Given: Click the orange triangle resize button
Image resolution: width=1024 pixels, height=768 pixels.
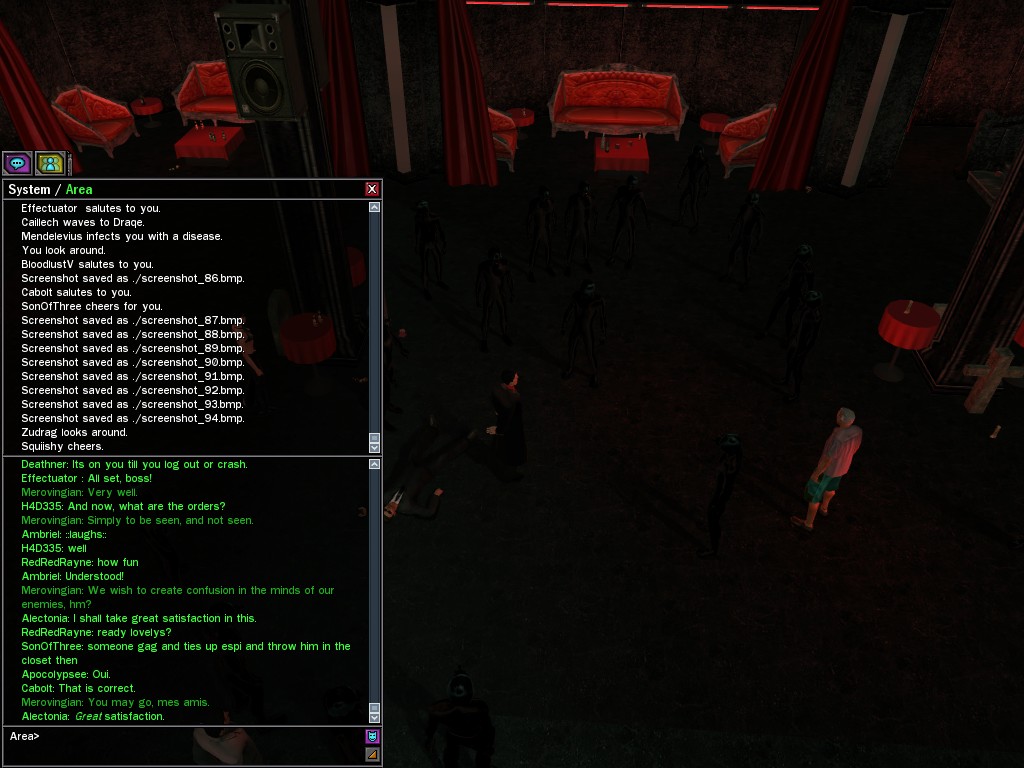Looking at the screenshot, I should click(372, 755).
